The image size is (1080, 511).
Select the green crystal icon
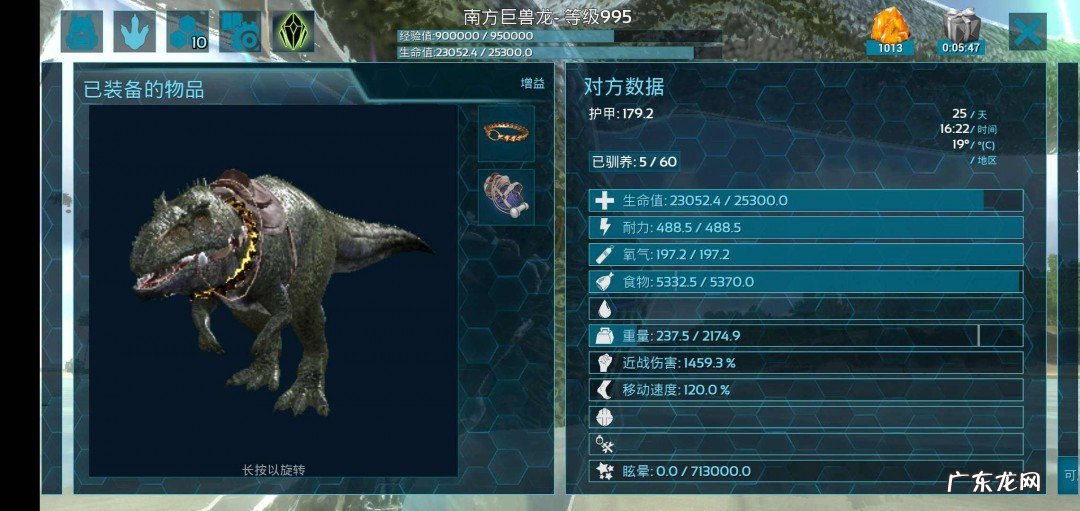click(x=294, y=32)
